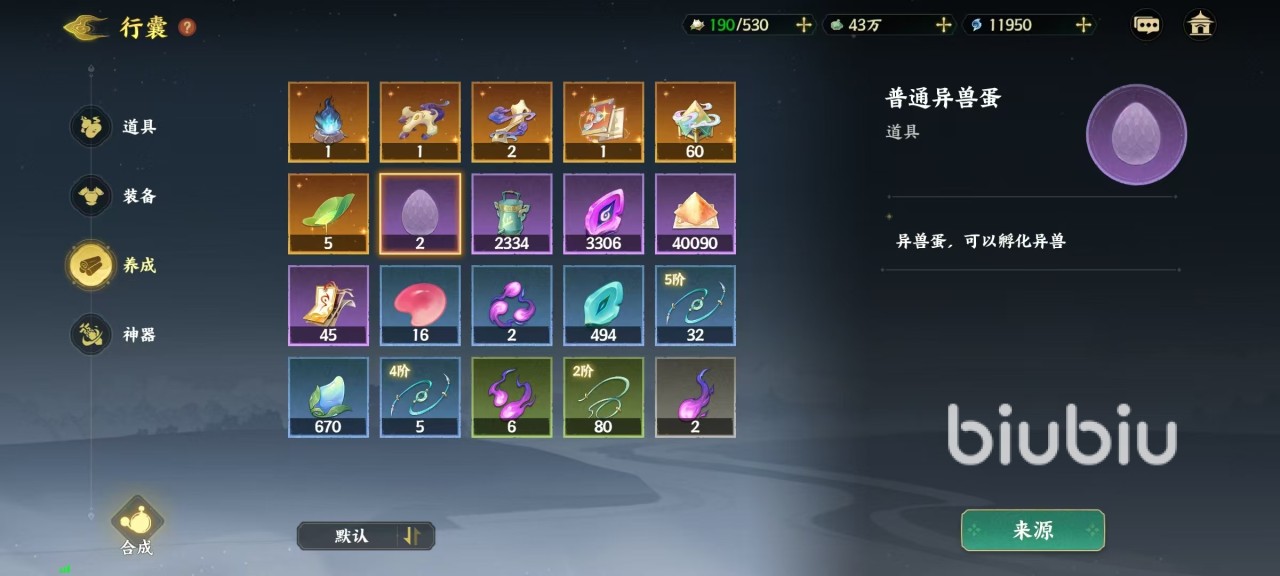Select the blue flame item slot
The image size is (1280, 576).
[x=328, y=122]
